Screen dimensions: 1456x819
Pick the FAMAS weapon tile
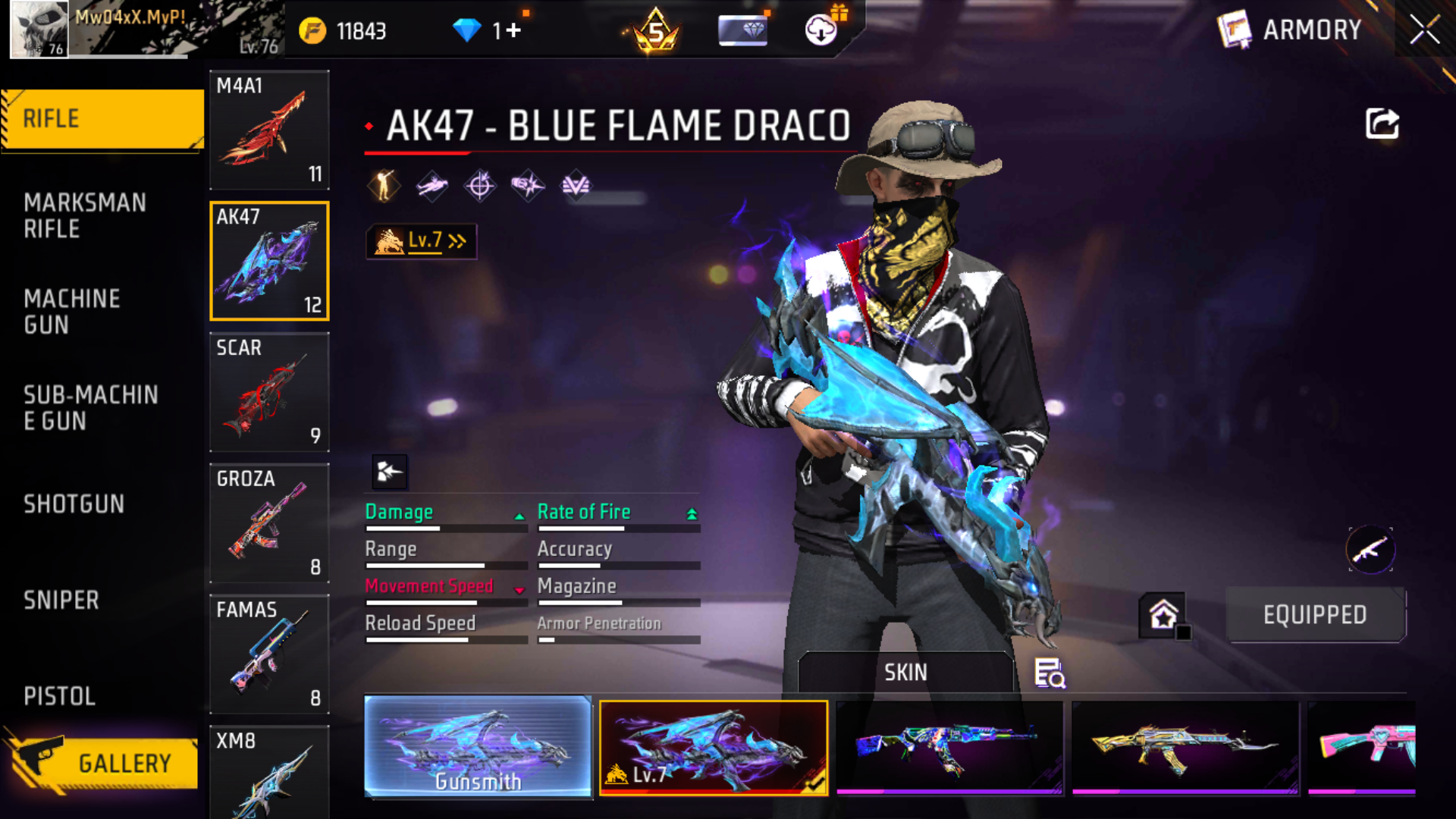269,654
